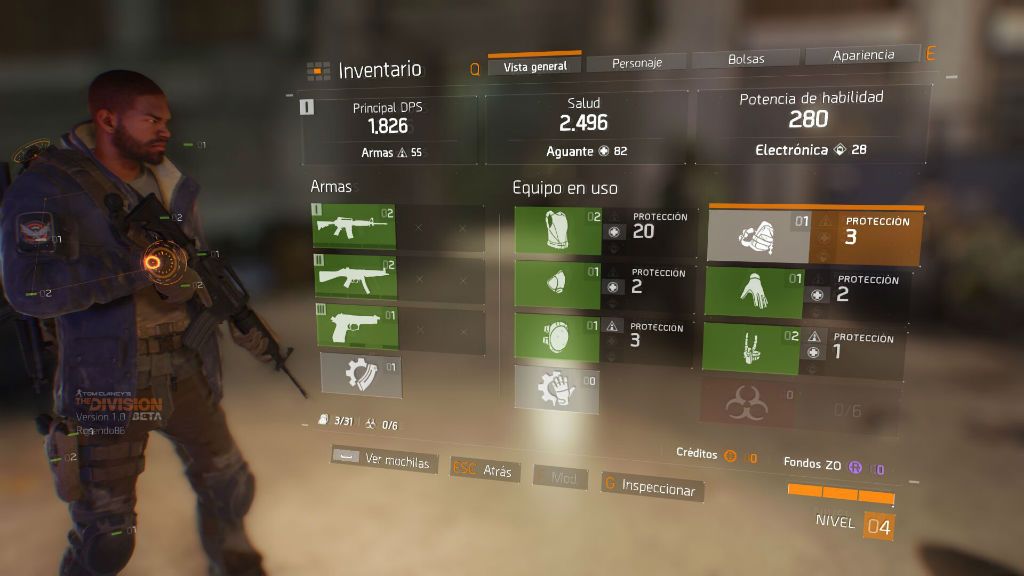The width and height of the screenshot is (1024, 576).
Task: Select the holster slot with protection 1
Action: pos(754,348)
